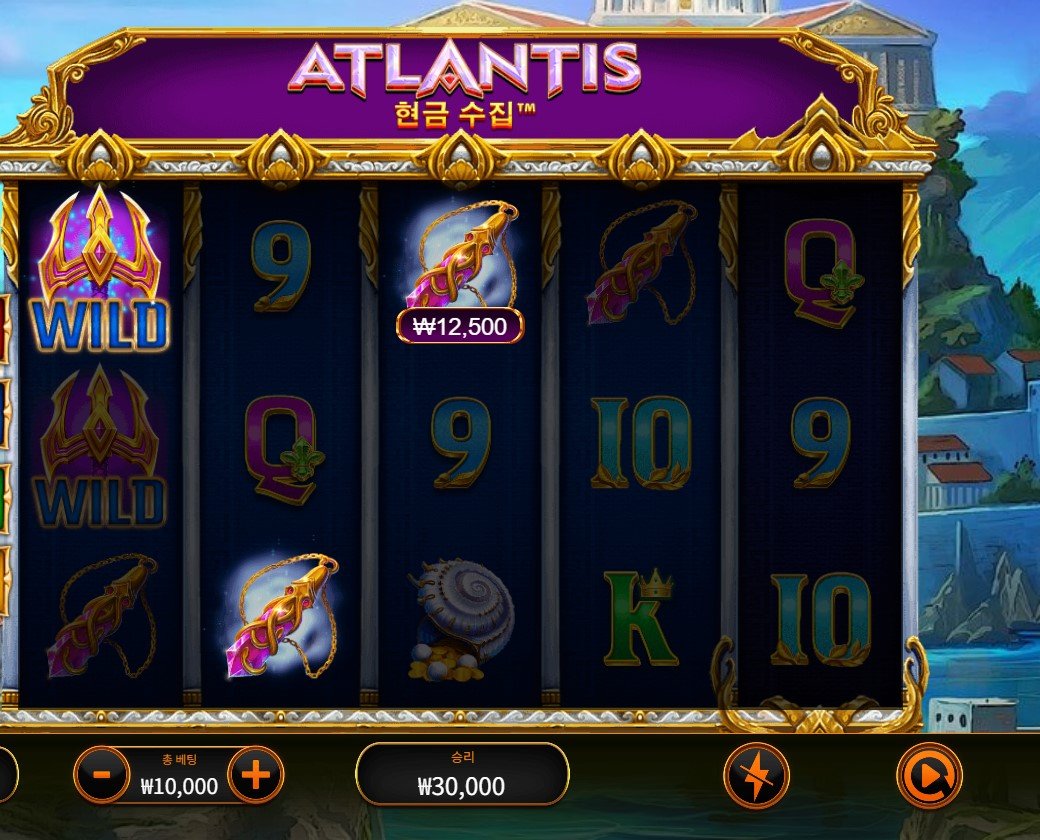The image size is (1040, 840).
Task: Increase the total bet with plus button
Action: pyautogui.click(x=256, y=775)
